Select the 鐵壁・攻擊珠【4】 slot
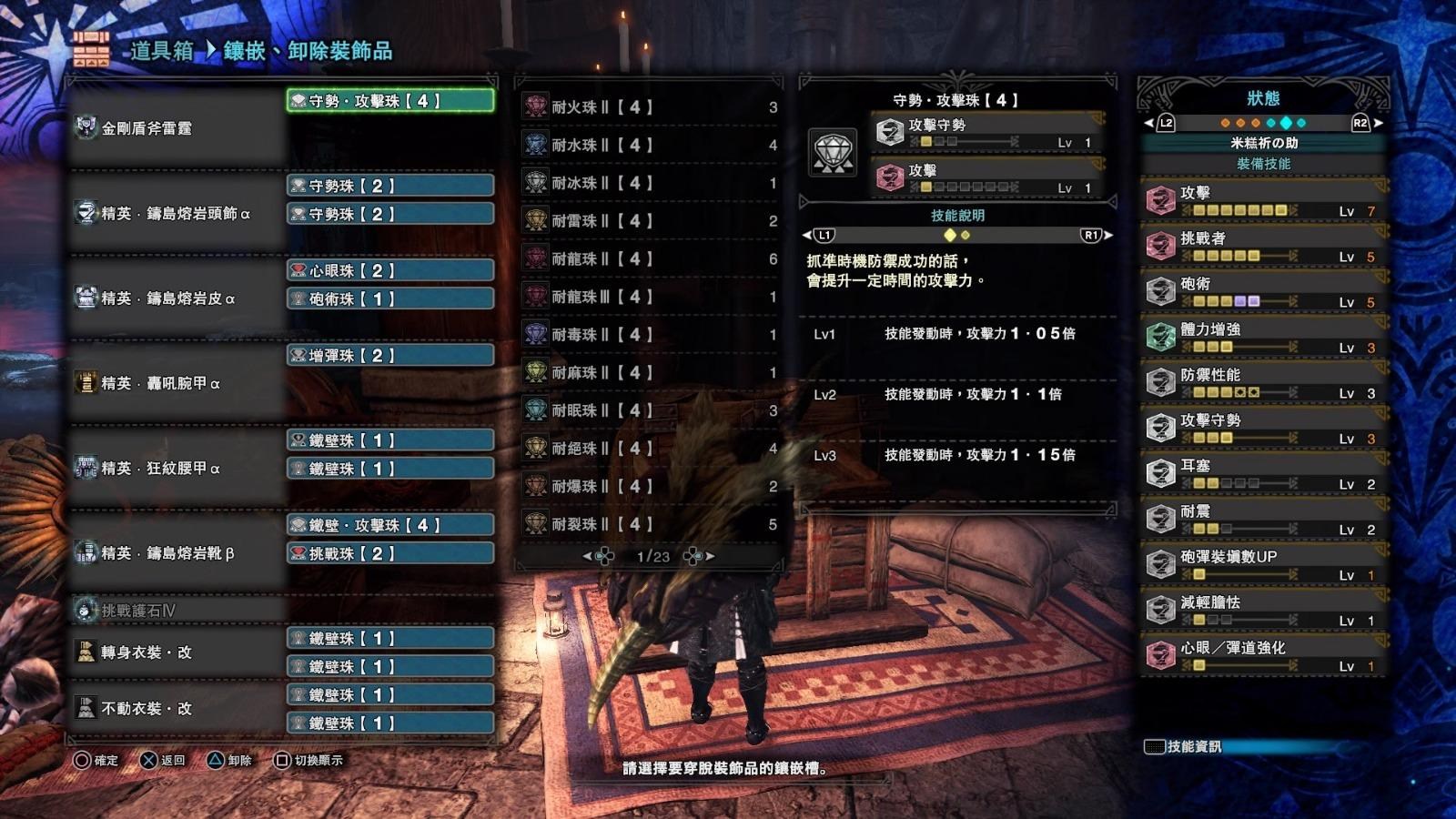Screen dimensions: 1456x819 (x=390, y=525)
